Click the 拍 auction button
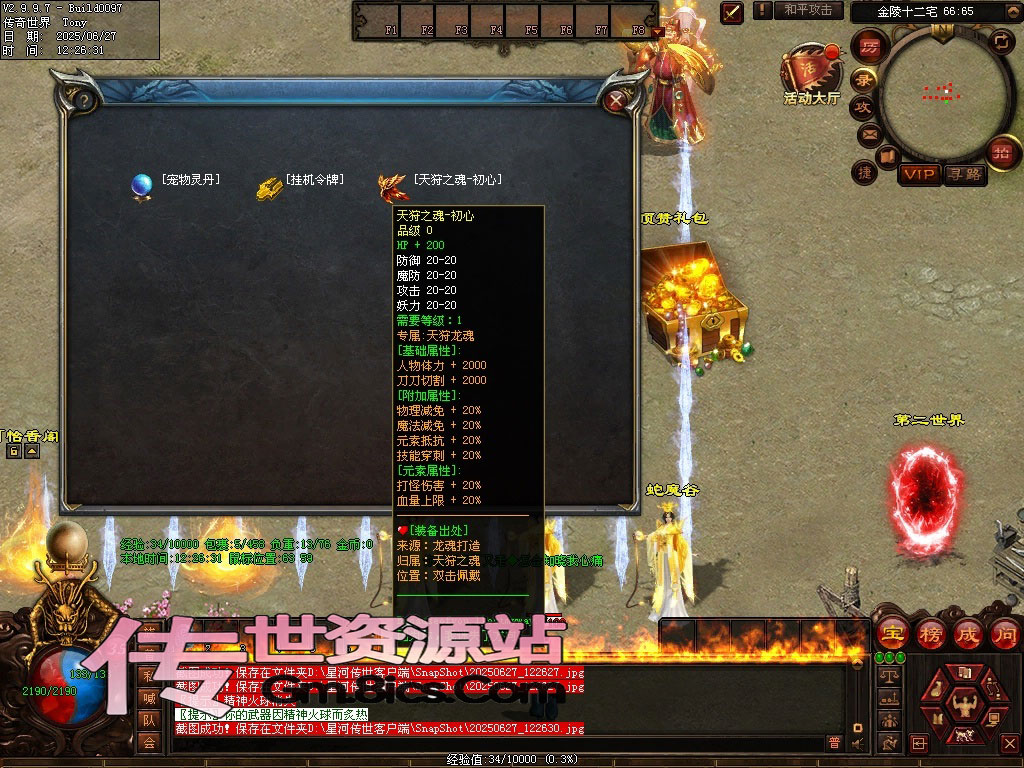Viewport: 1024px width, 768px height. pyautogui.click(x=999, y=152)
